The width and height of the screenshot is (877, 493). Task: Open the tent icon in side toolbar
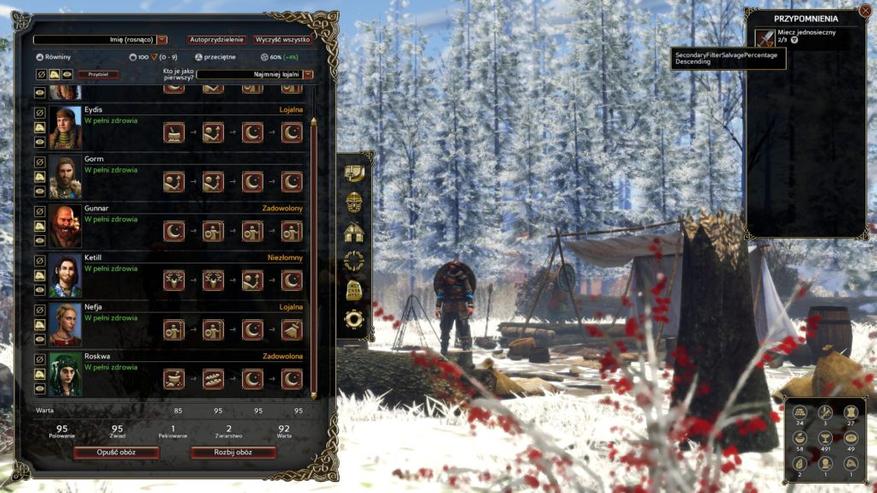354,232
